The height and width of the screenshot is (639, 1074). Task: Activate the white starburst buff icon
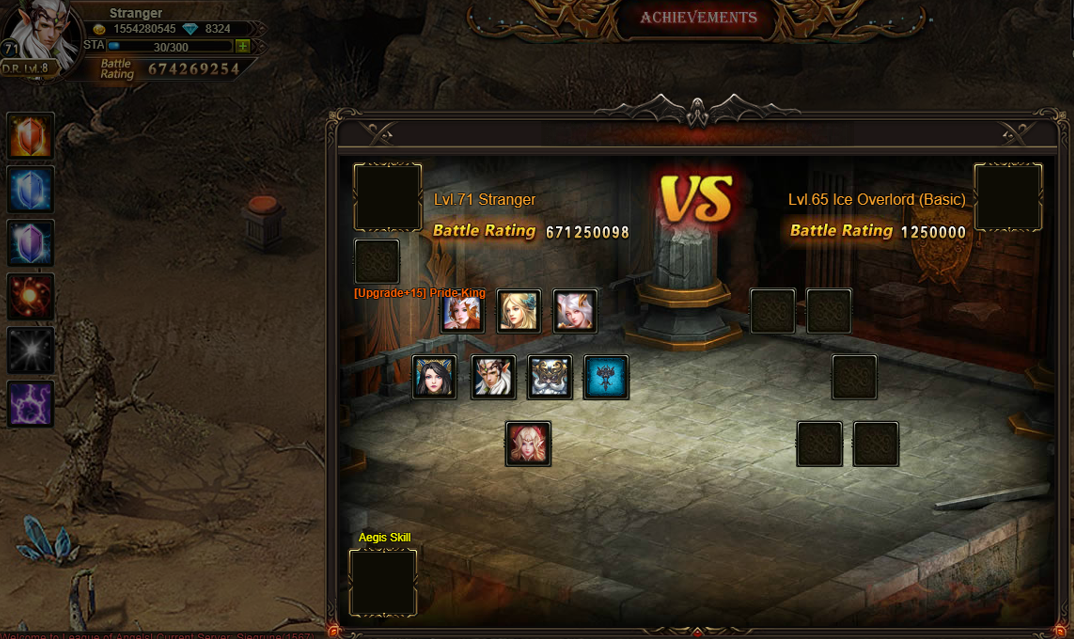pyautogui.click(x=30, y=351)
